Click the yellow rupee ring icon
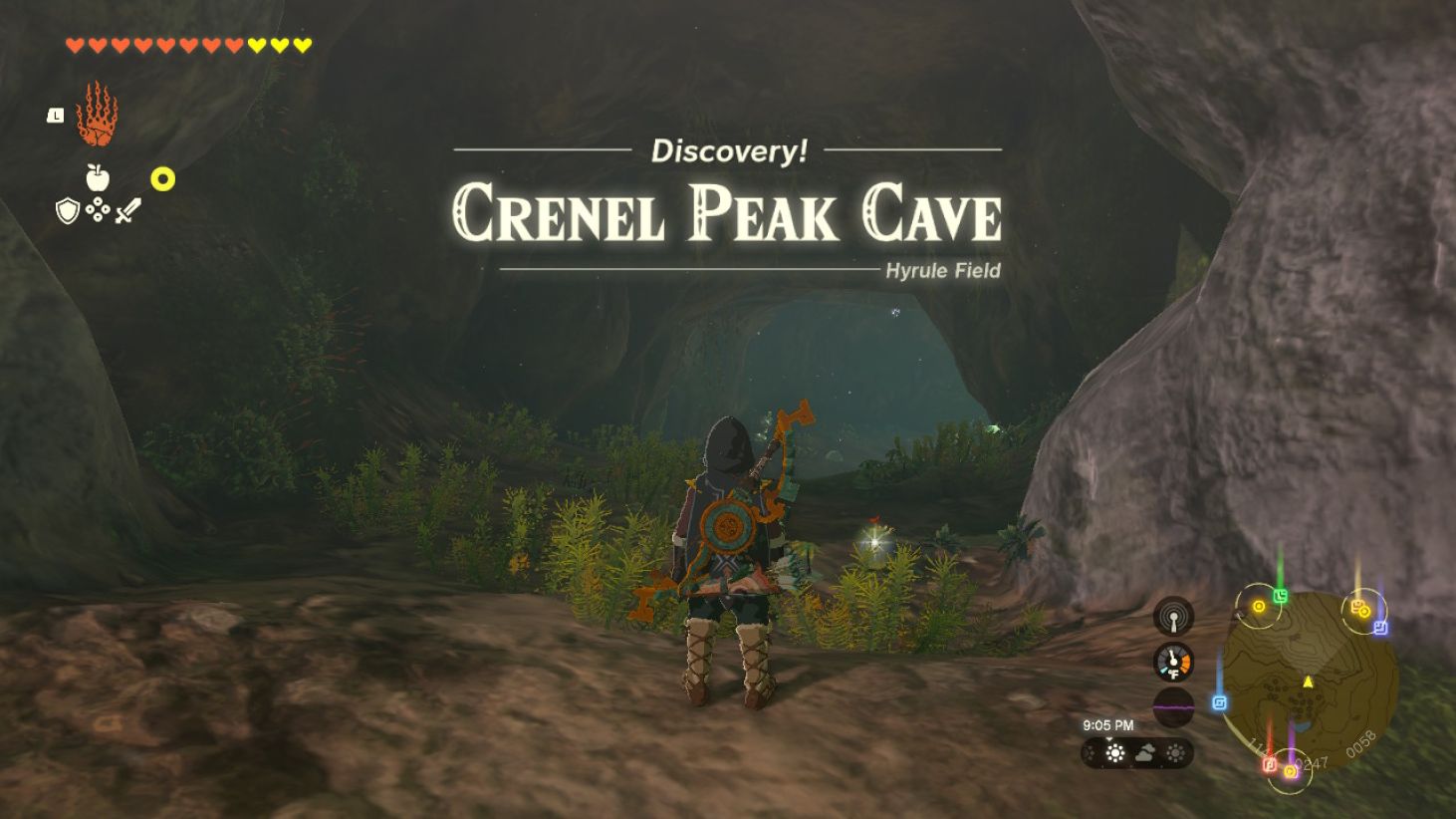This screenshot has width=1456, height=819. pos(162,178)
